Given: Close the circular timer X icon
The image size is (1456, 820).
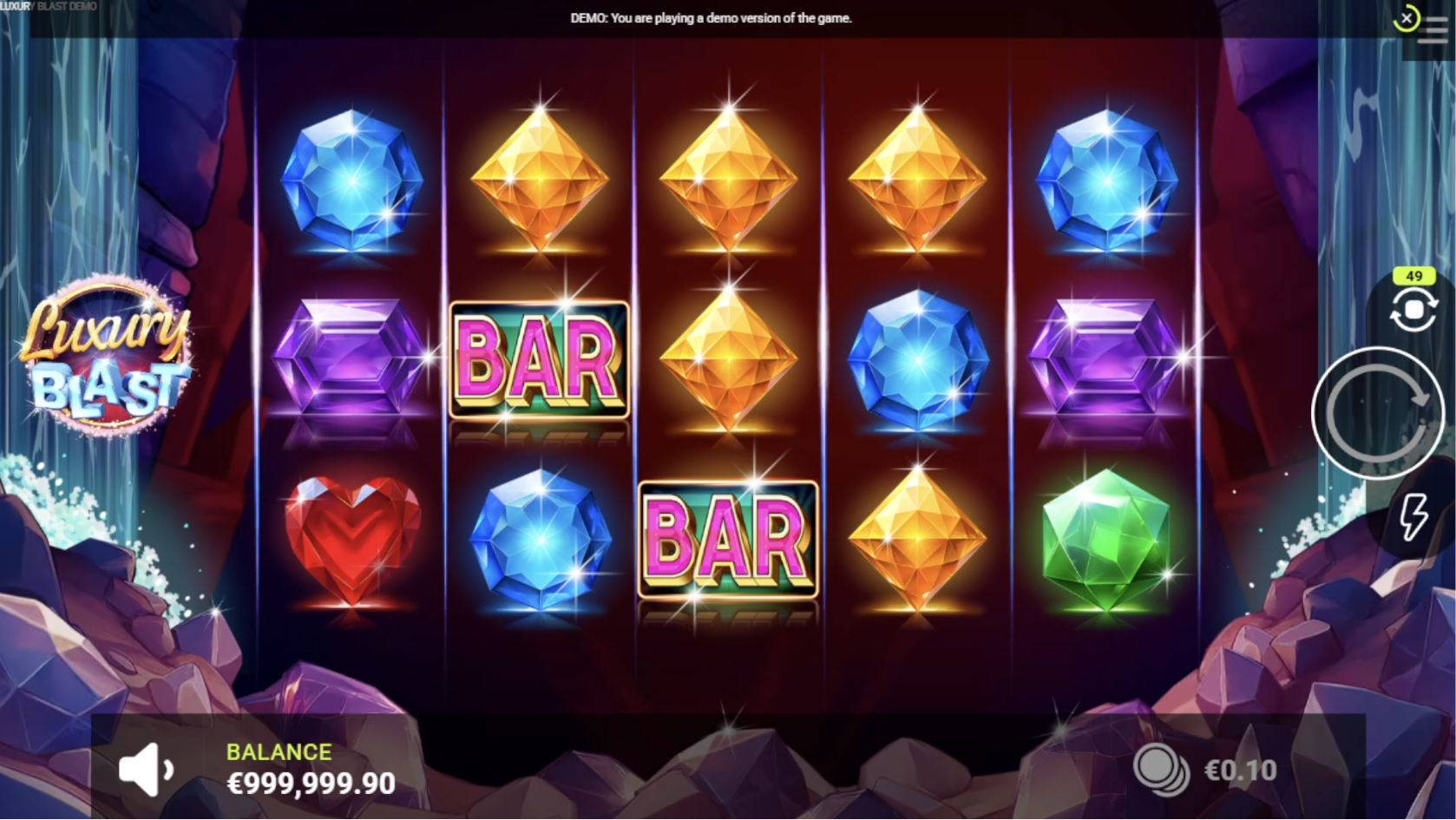Looking at the screenshot, I should (1406, 18).
